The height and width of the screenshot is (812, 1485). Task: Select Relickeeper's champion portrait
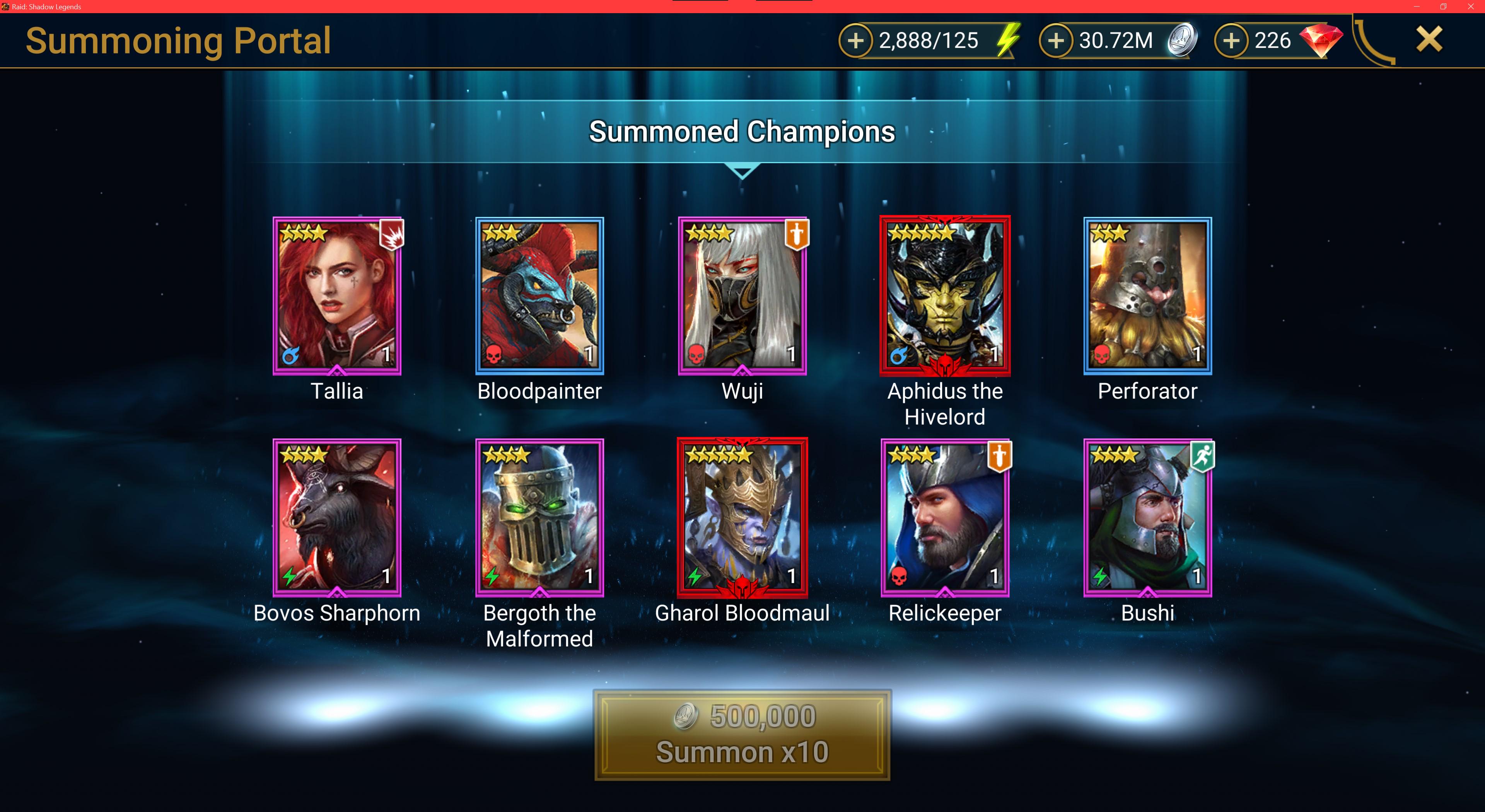tap(946, 519)
